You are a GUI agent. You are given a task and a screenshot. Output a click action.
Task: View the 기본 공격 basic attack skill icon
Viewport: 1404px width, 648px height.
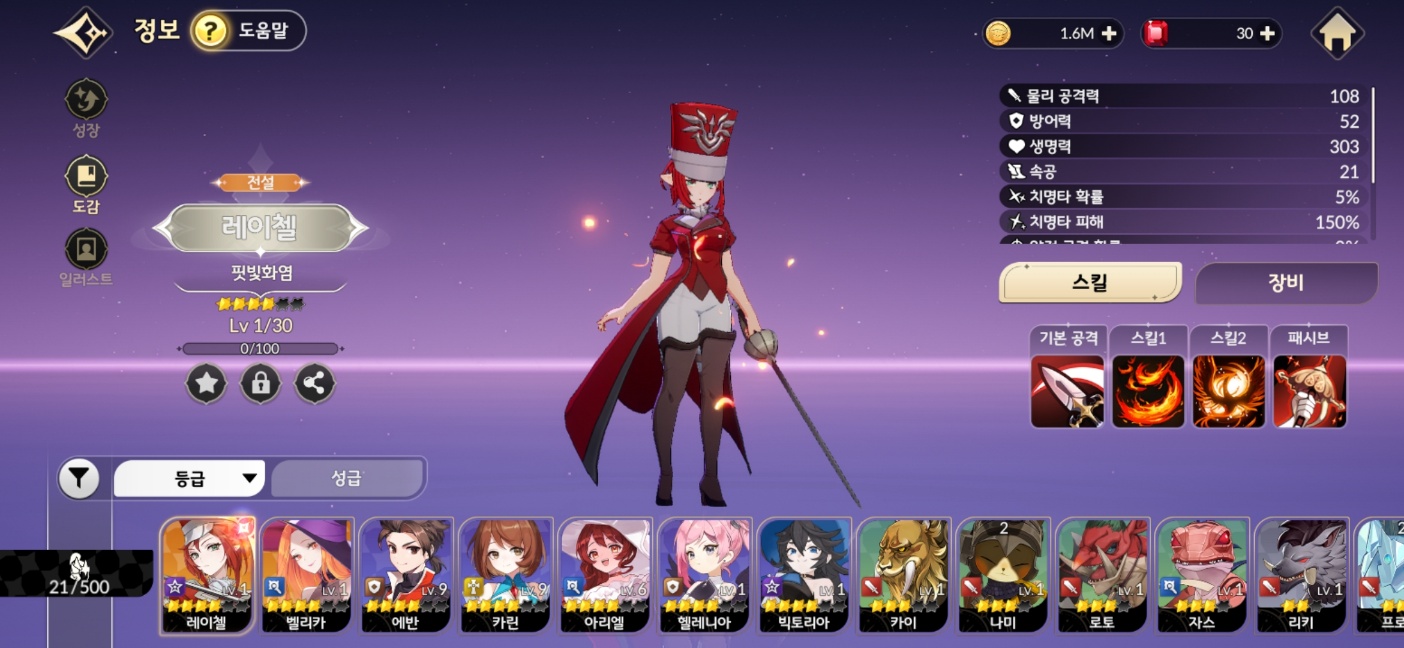pos(1068,391)
